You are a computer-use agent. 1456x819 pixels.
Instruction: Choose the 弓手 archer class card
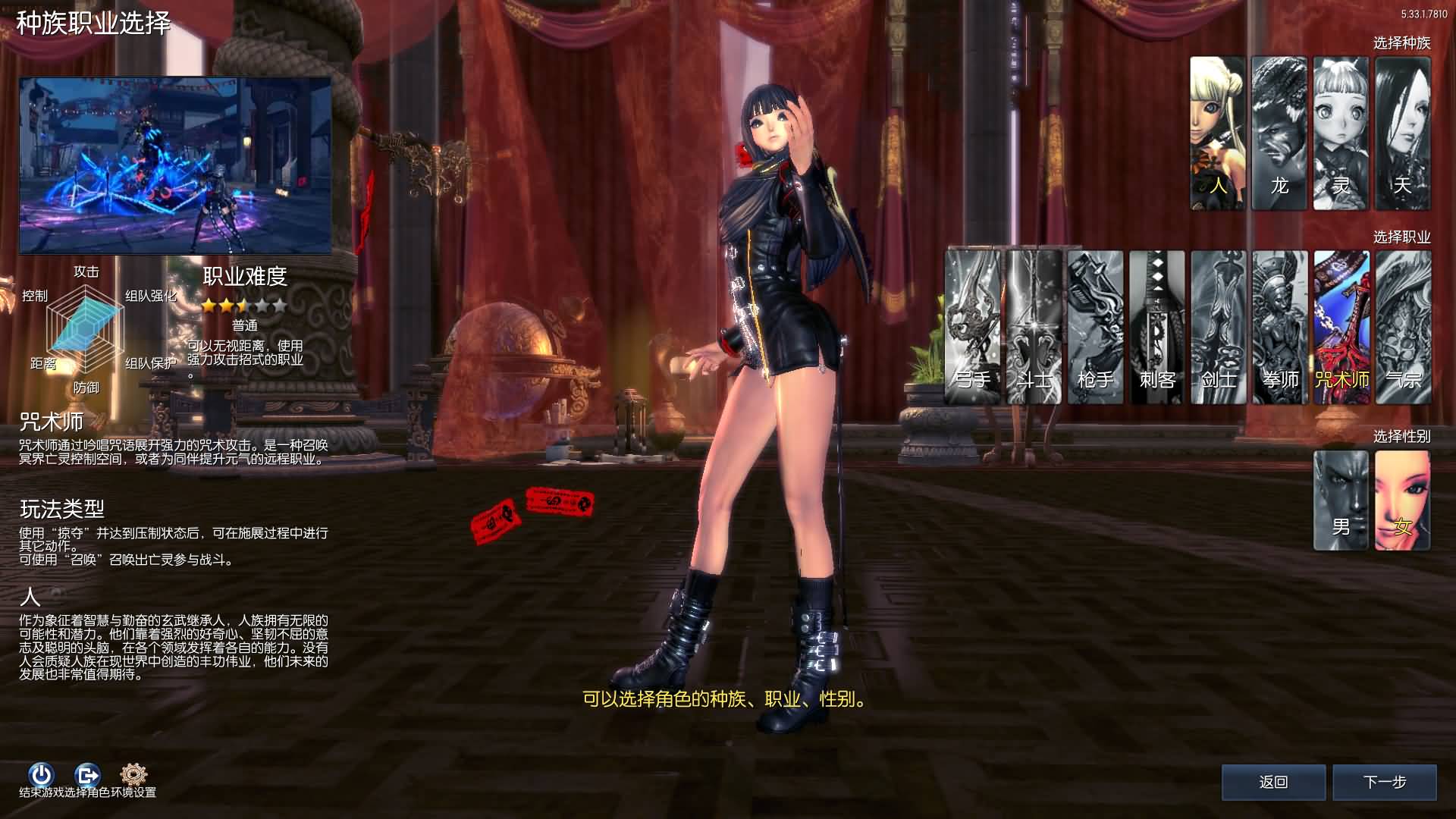pos(972,327)
